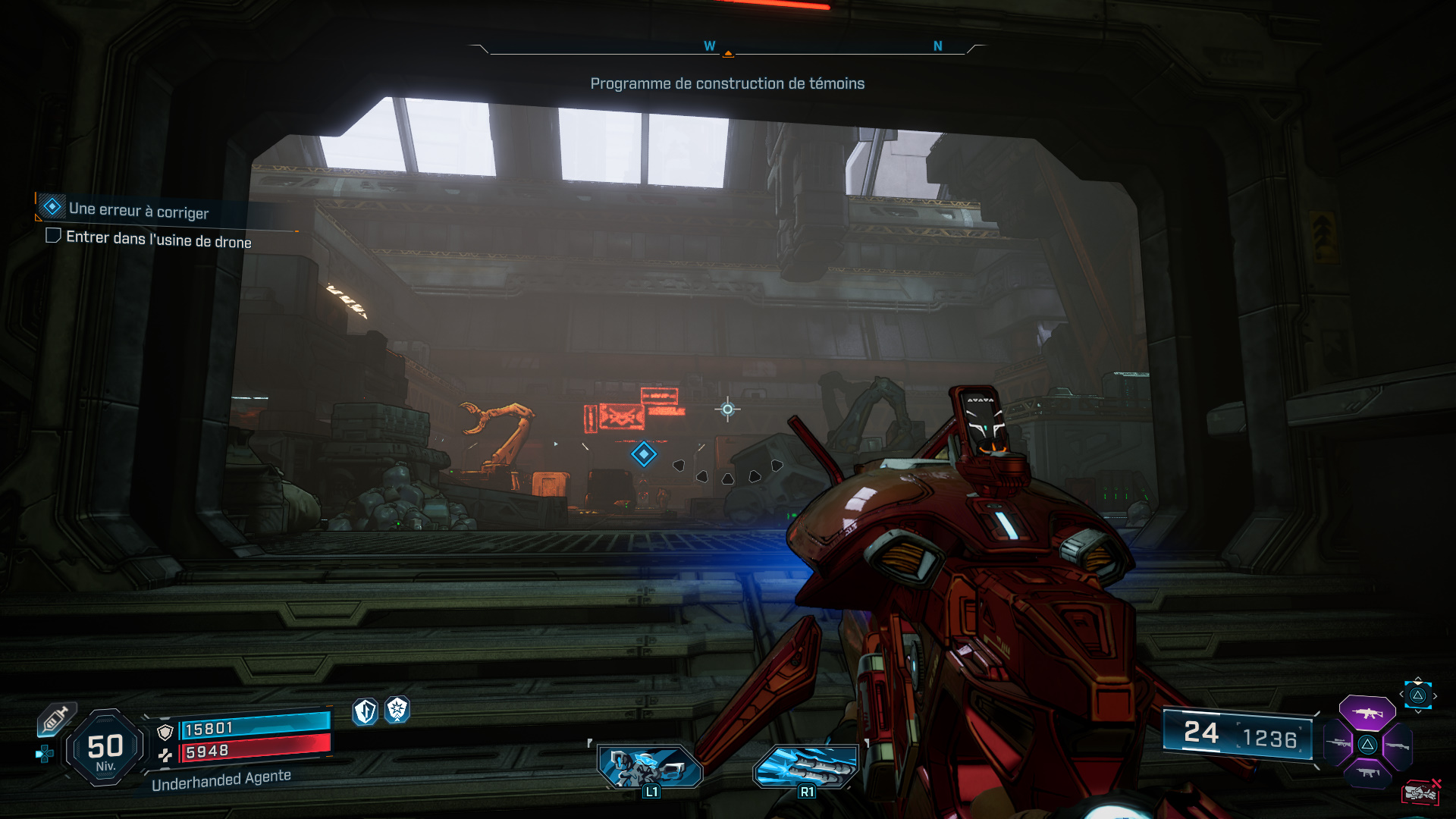Toggle the star-shaped buff icon
Image resolution: width=1456 pixels, height=819 pixels.
point(397,711)
